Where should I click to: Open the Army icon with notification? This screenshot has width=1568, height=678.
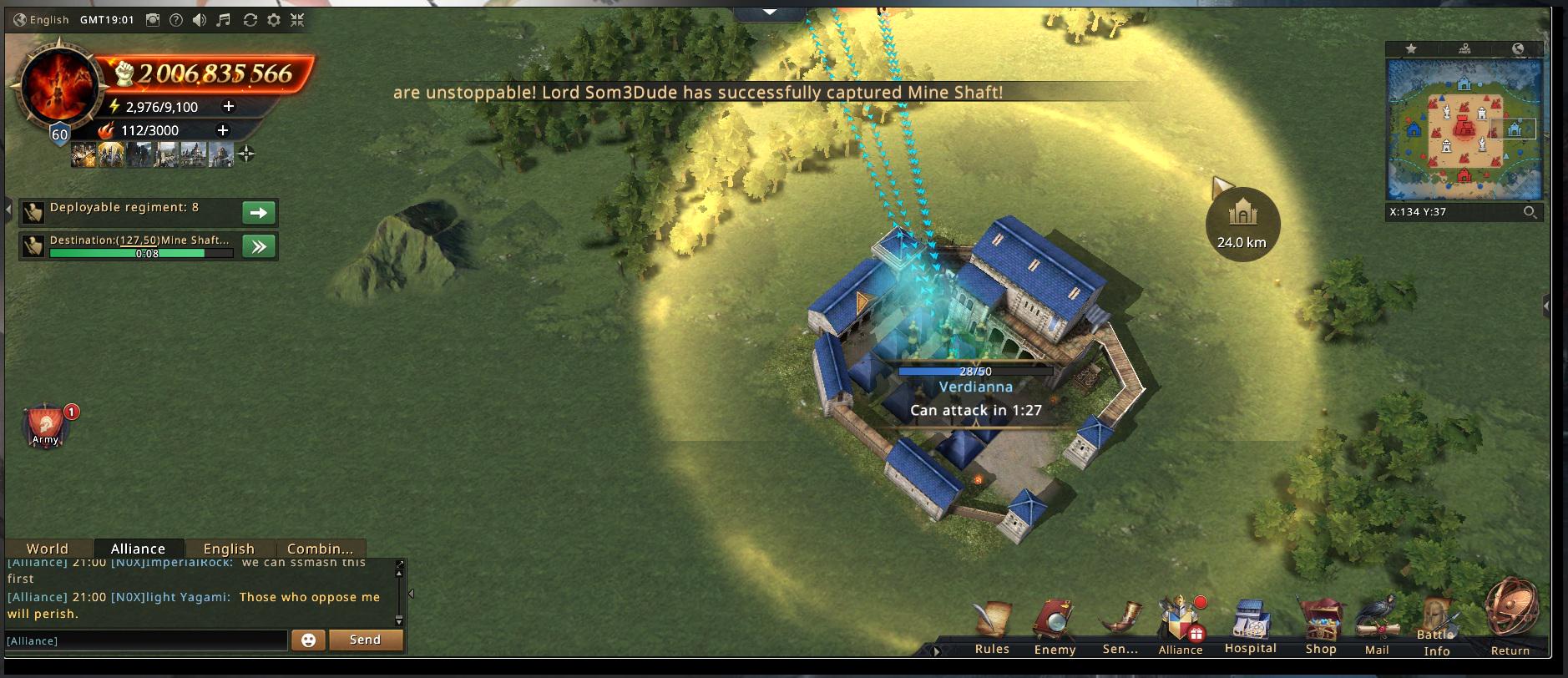pyautogui.click(x=46, y=426)
